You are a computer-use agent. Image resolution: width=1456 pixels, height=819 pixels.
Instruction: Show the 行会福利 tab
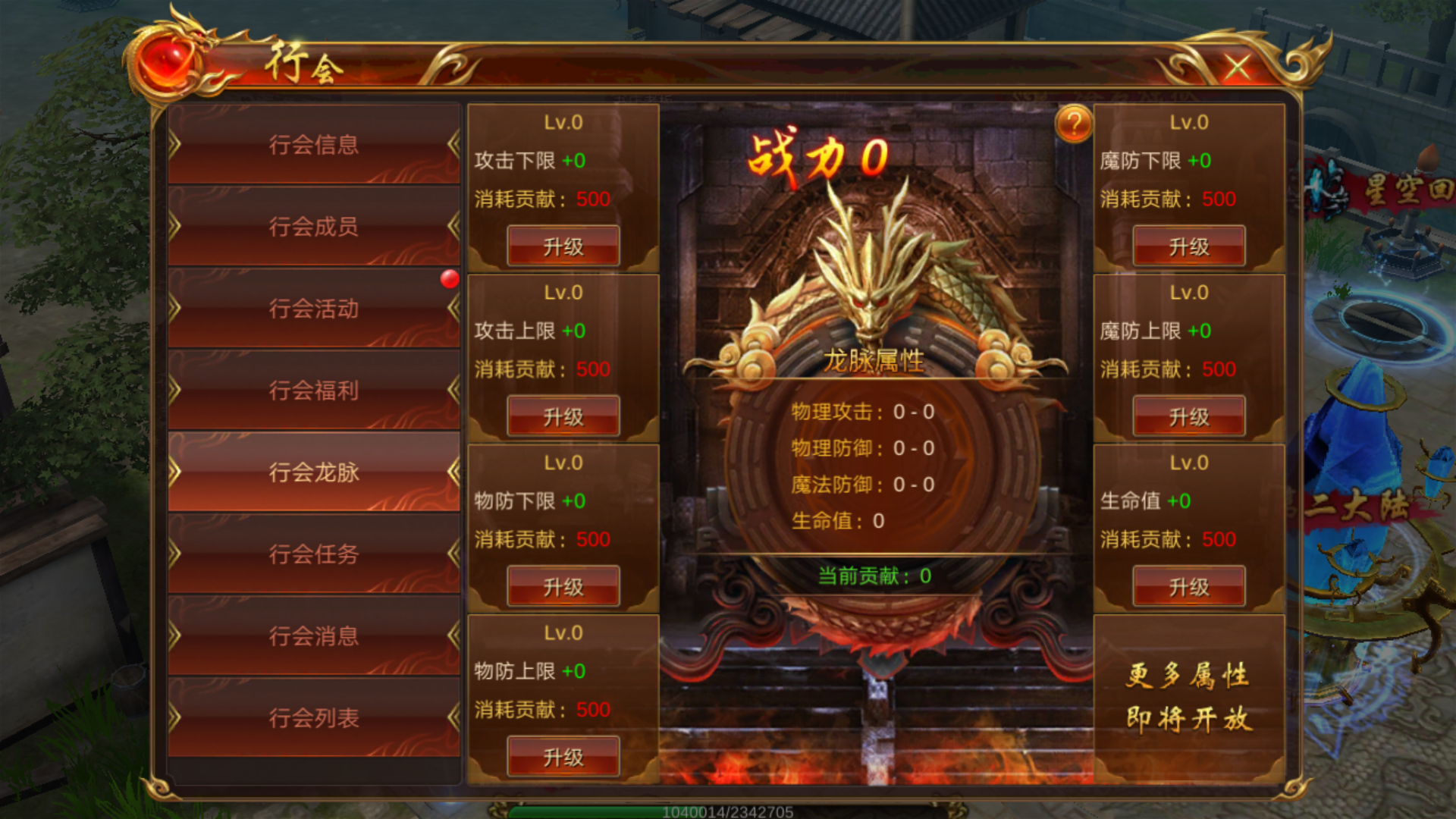(314, 391)
